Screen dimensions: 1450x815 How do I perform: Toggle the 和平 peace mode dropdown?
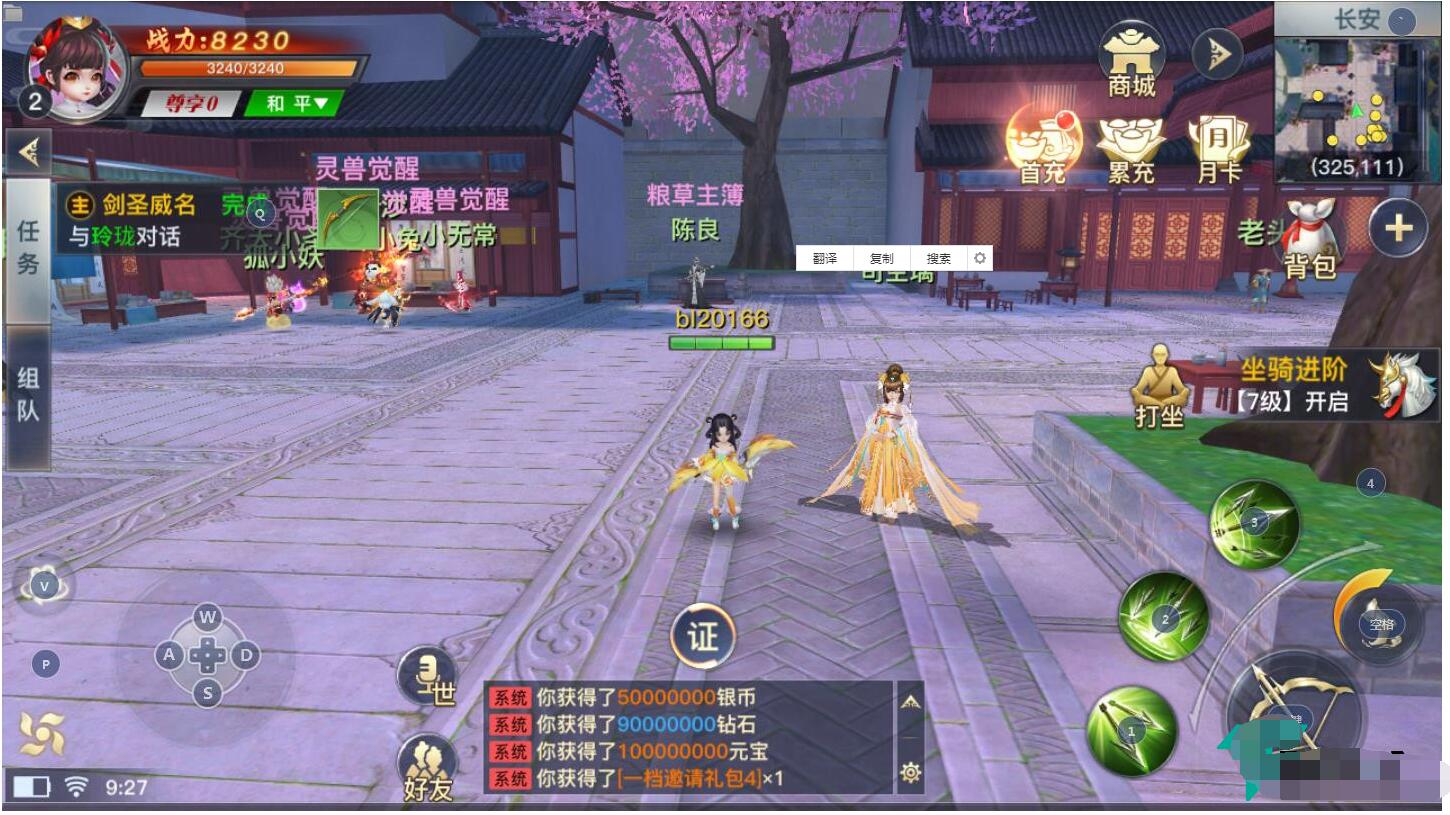point(293,103)
